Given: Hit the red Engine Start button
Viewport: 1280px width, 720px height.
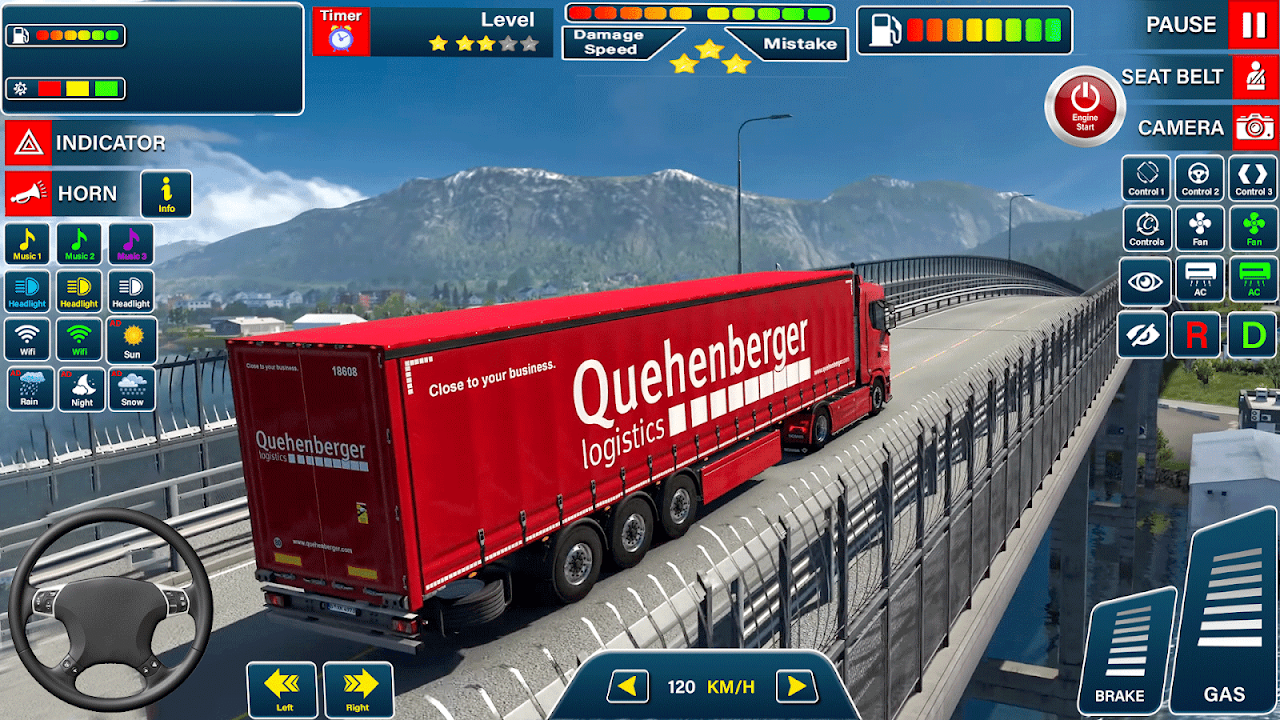Looking at the screenshot, I should coord(1085,106).
